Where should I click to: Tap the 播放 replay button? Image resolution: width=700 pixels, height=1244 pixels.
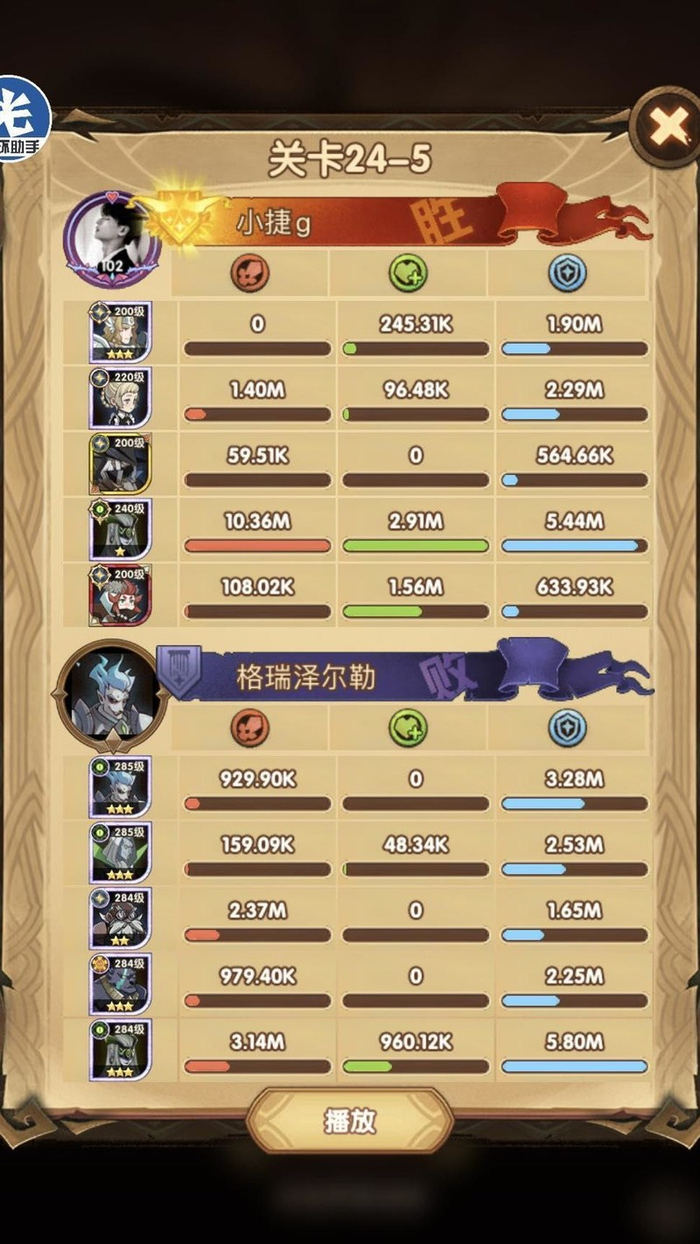(350, 1120)
